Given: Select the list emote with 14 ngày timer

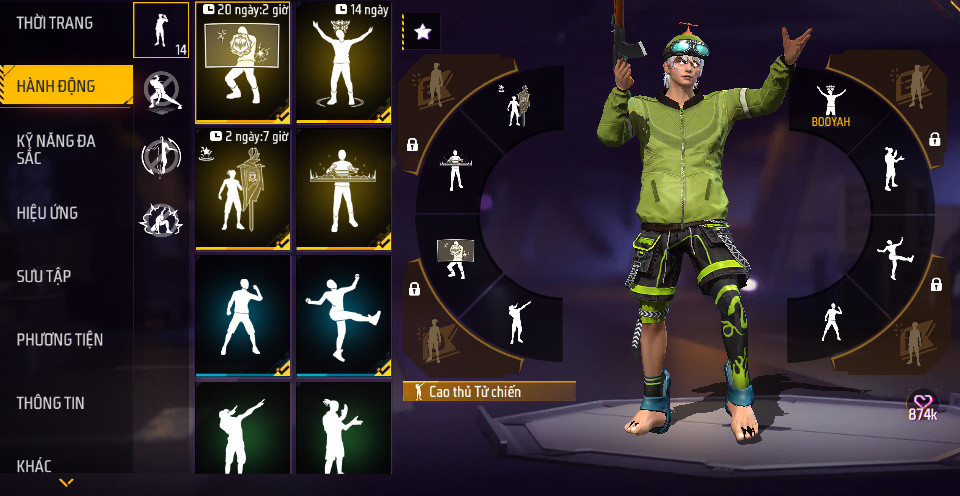Looking at the screenshot, I should (344, 62).
